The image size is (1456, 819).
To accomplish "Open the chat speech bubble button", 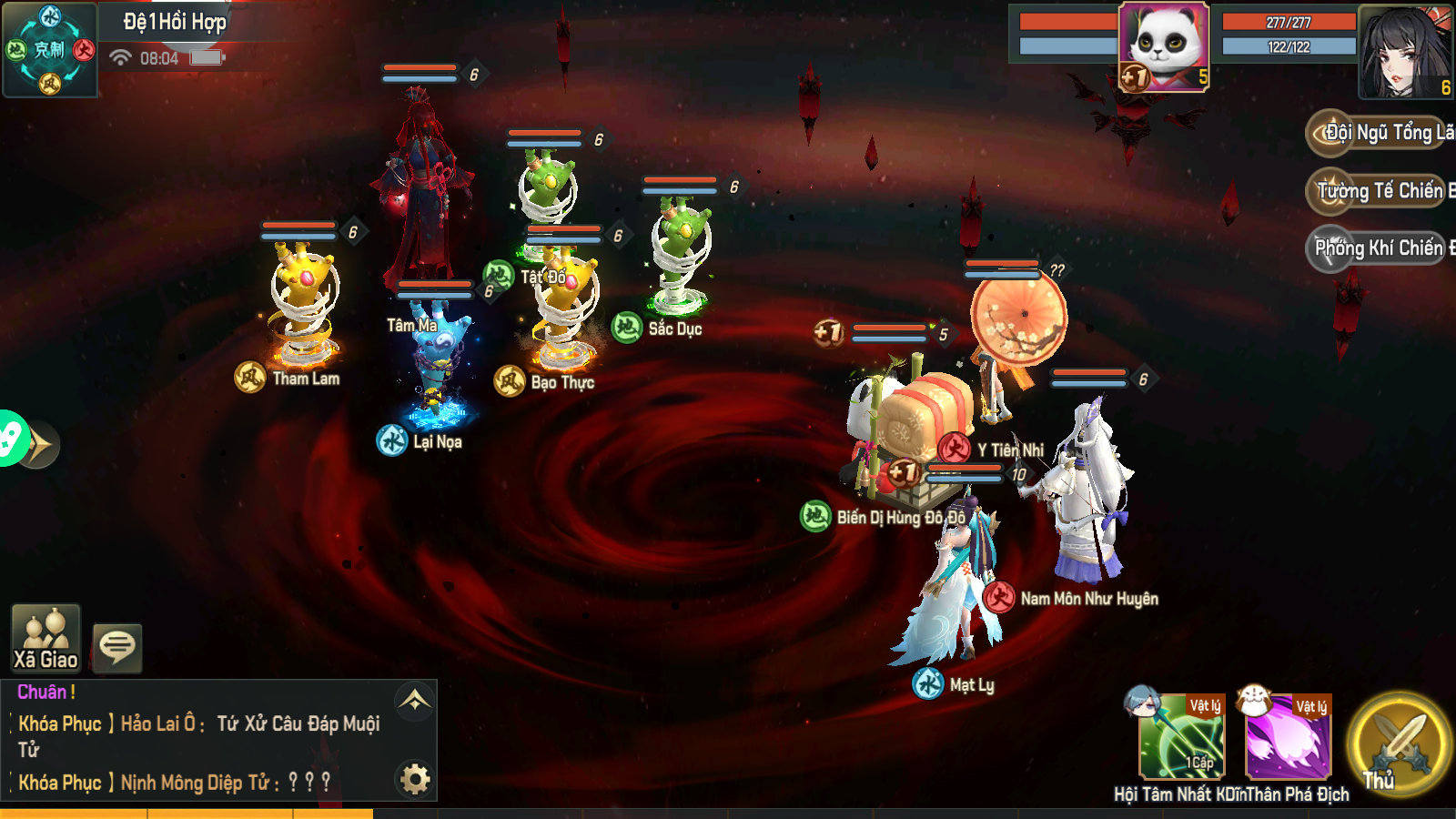I will click(x=117, y=647).
